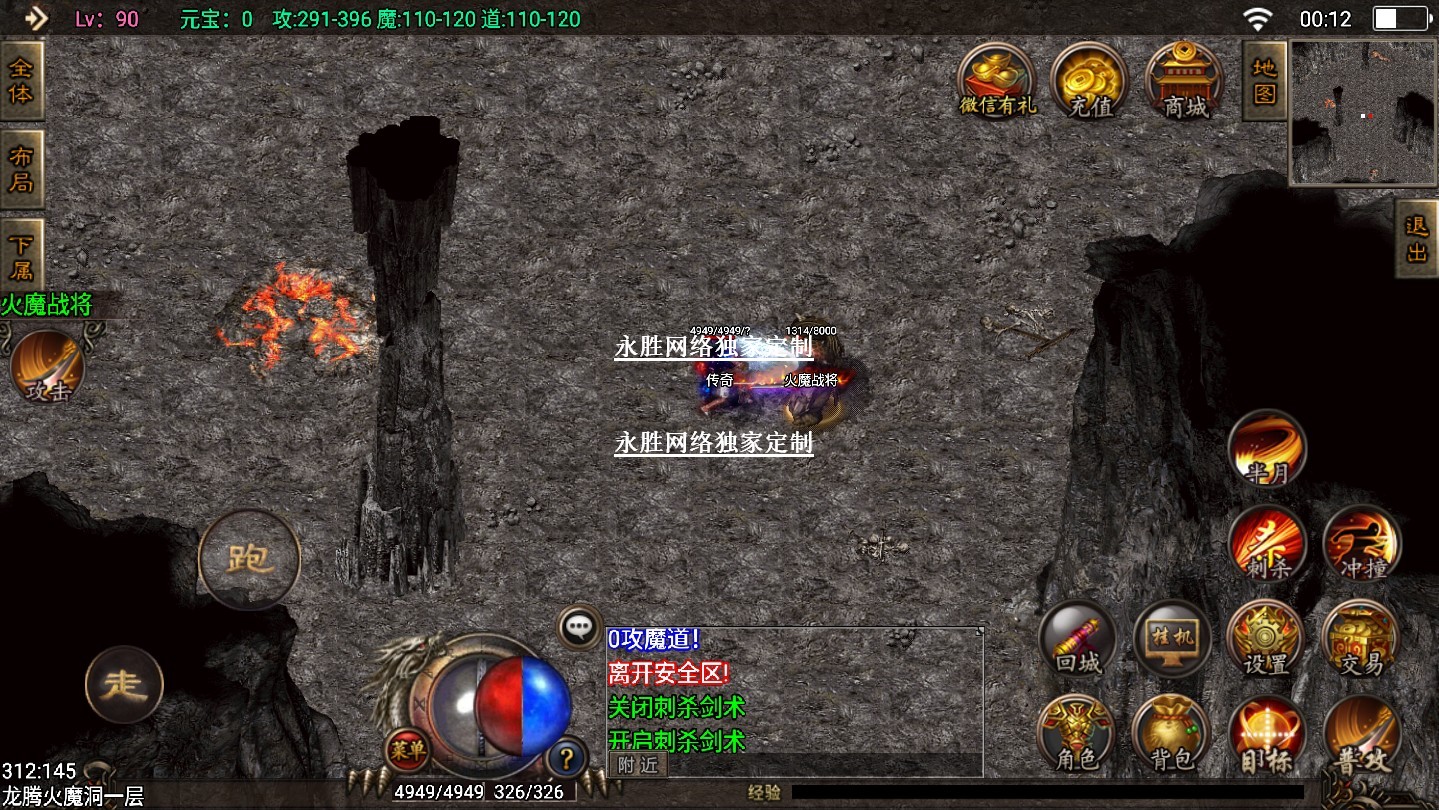
Task: Use the 冲撞 charge skill
Action: click(x=1361, y=543)
